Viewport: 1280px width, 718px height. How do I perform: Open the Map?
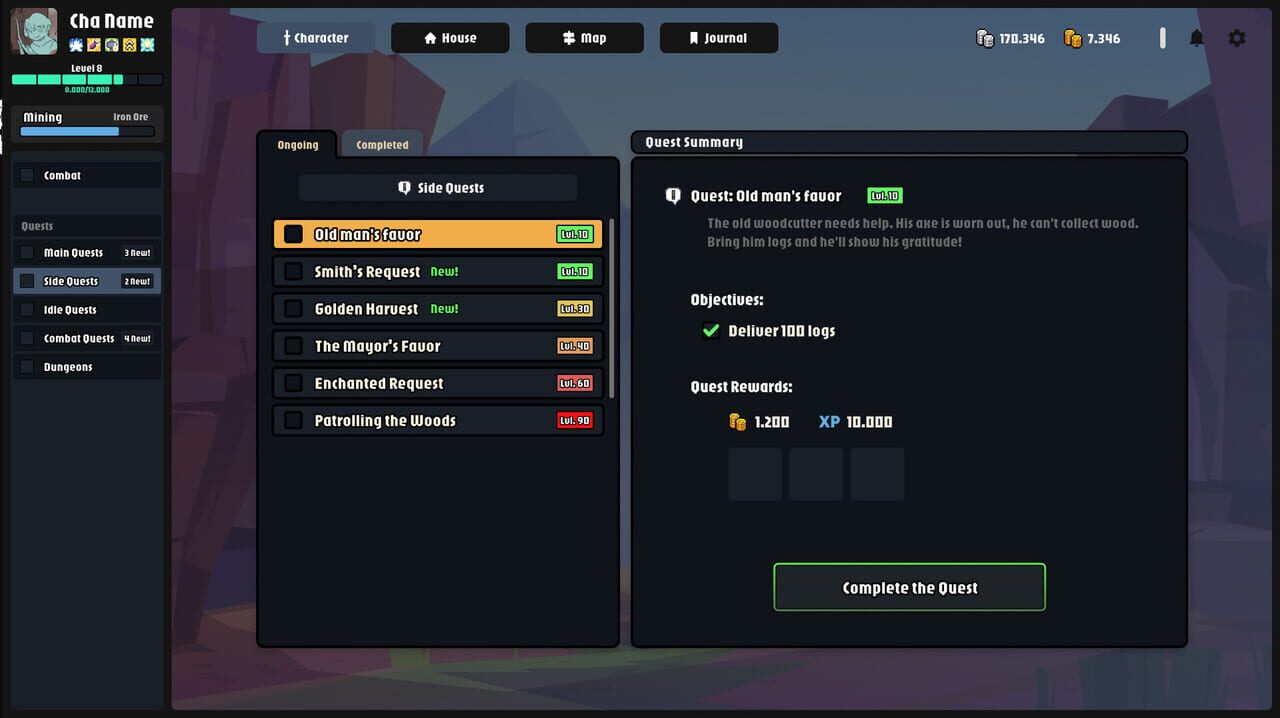(x=584, y=38)
